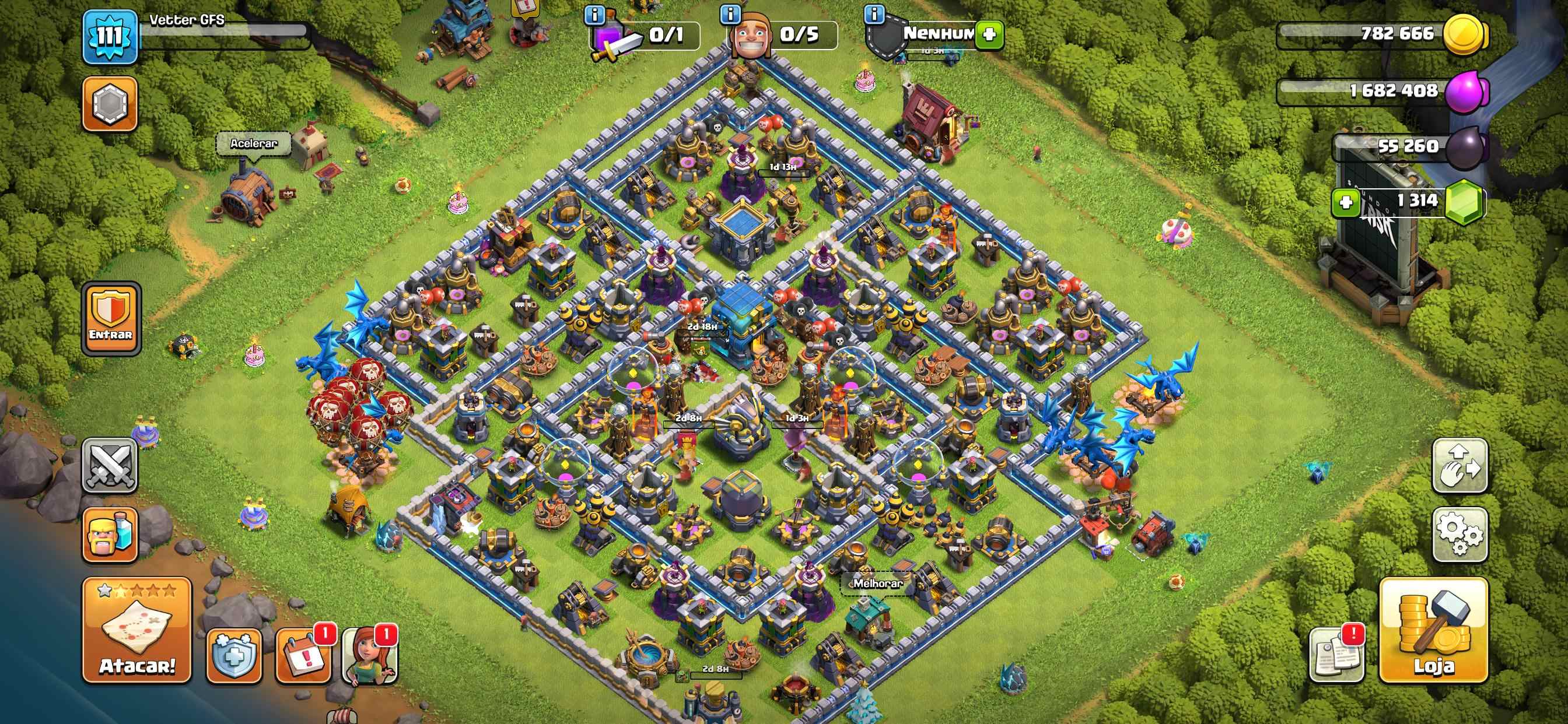Click the Acelerar speech bubble
Viewport: 1568px width, 724px height.
256,143
